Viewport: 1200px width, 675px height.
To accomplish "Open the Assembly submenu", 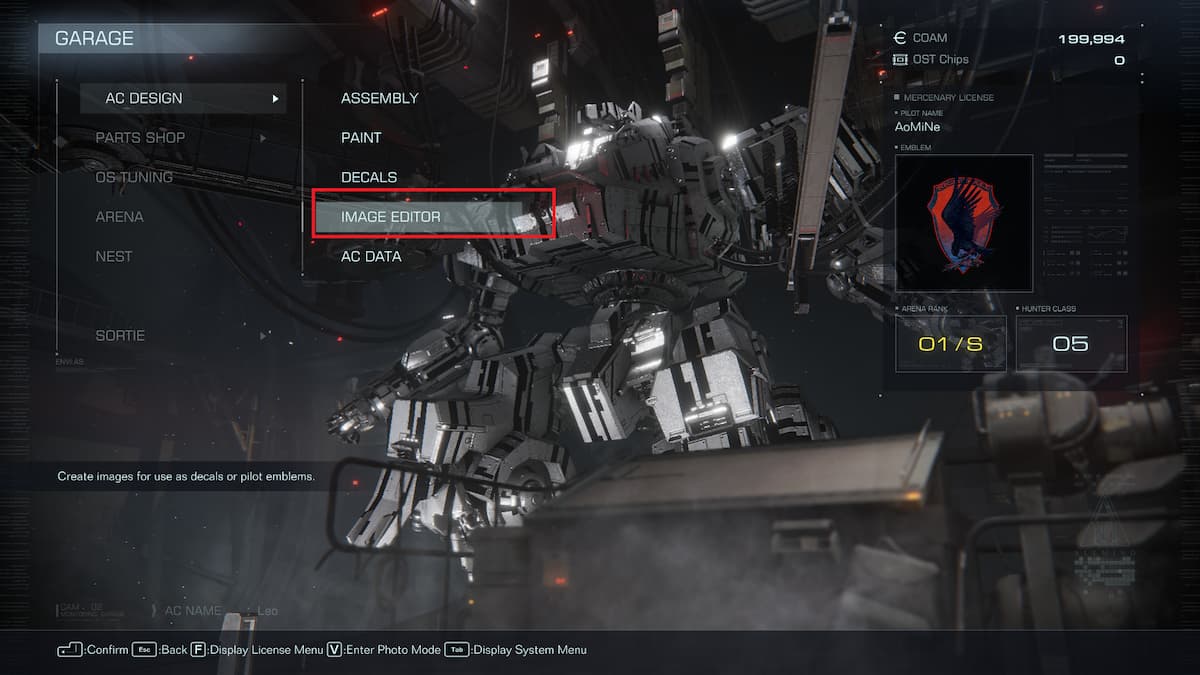I will tap(379, 98).
